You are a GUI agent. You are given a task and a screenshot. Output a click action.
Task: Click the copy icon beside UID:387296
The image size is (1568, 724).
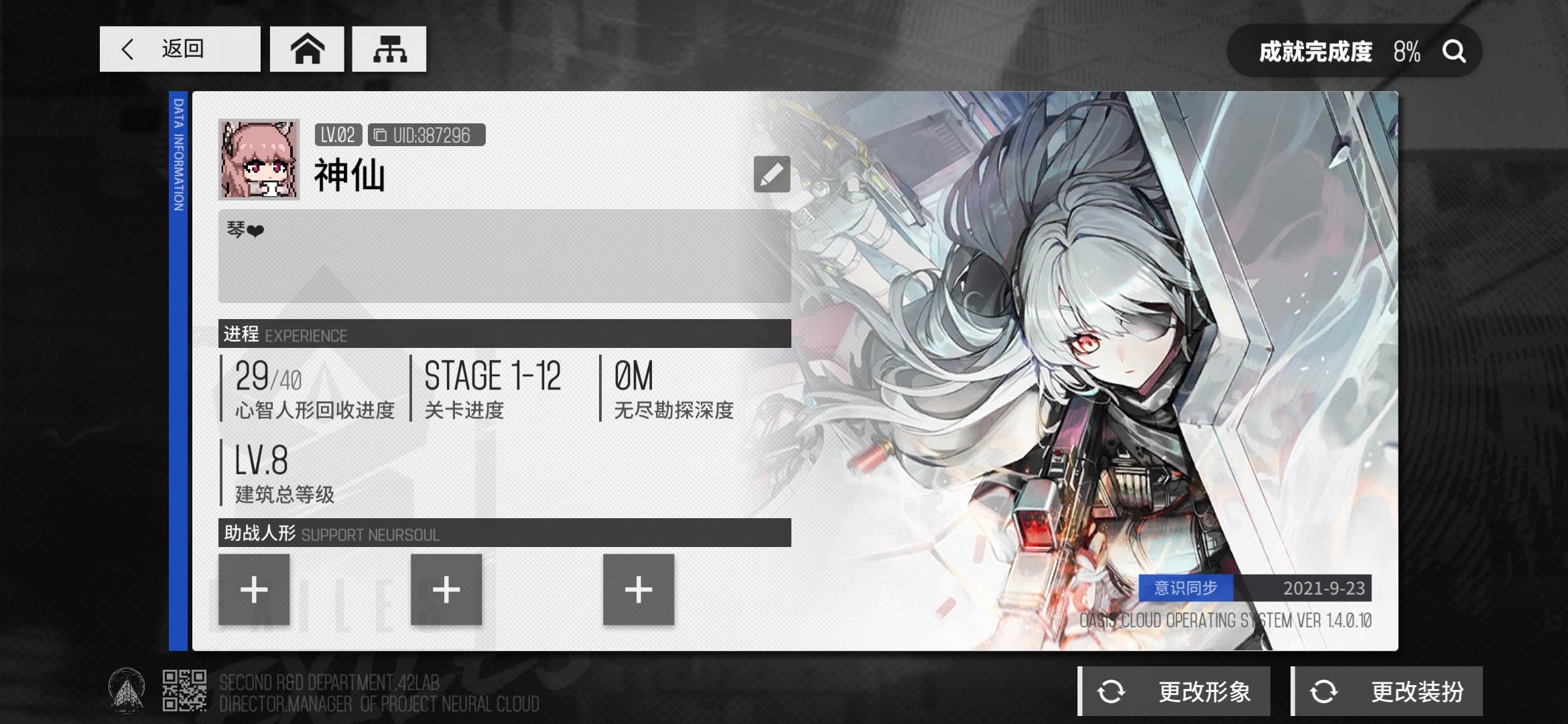tap(381, 135)
